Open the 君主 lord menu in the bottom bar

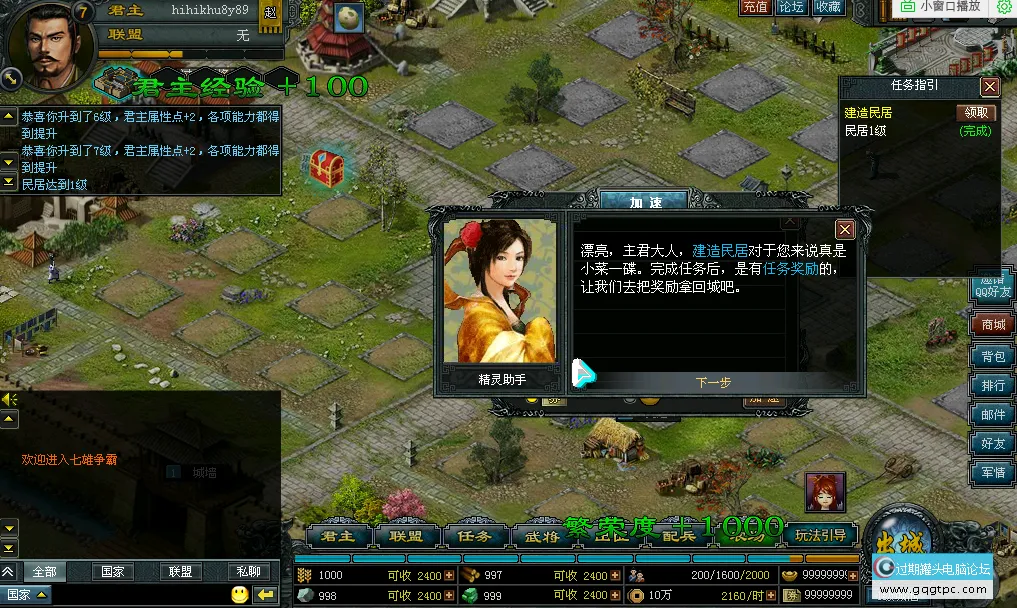point(337,536)
